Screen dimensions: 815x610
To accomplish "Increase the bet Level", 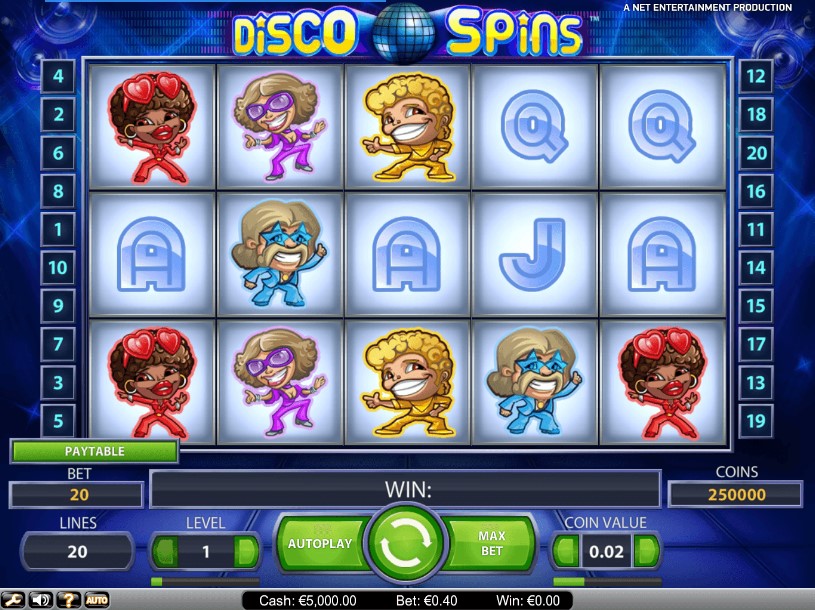I will pos(246,551).
